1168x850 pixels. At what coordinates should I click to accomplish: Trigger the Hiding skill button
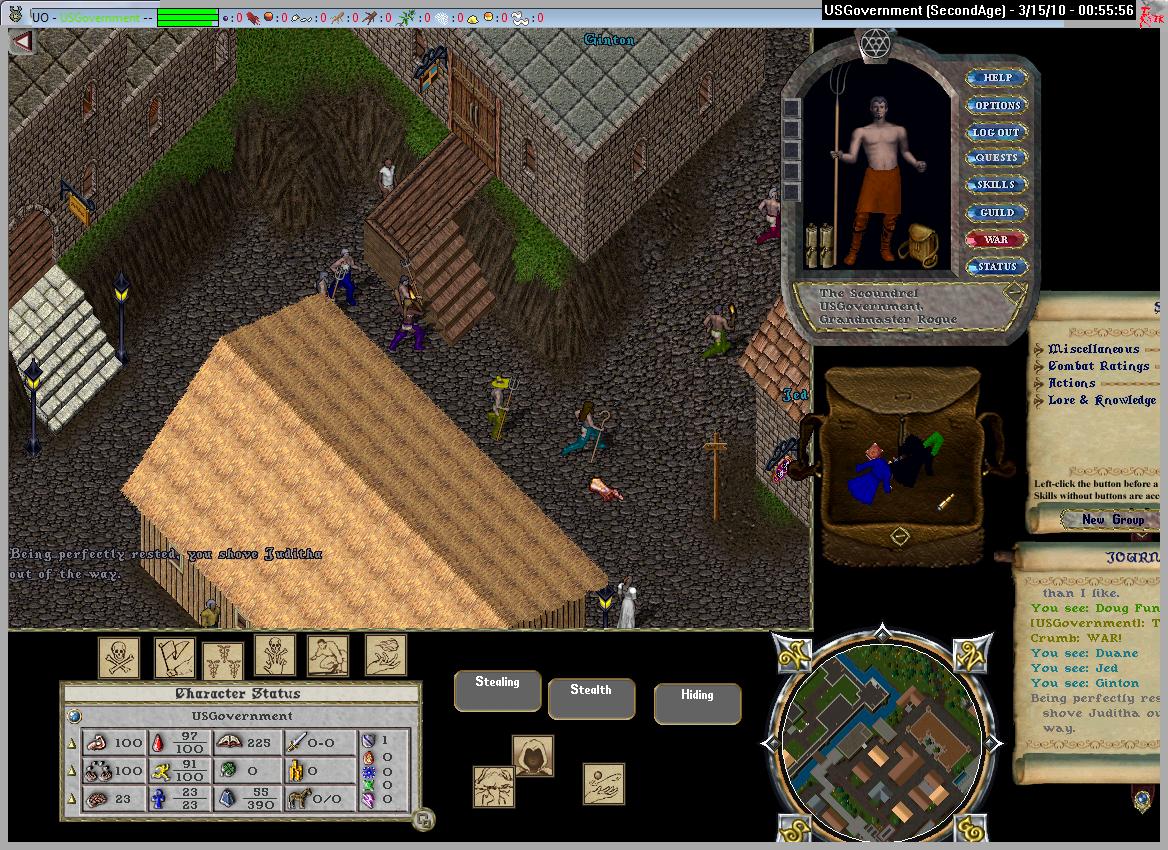click(697, 702)
